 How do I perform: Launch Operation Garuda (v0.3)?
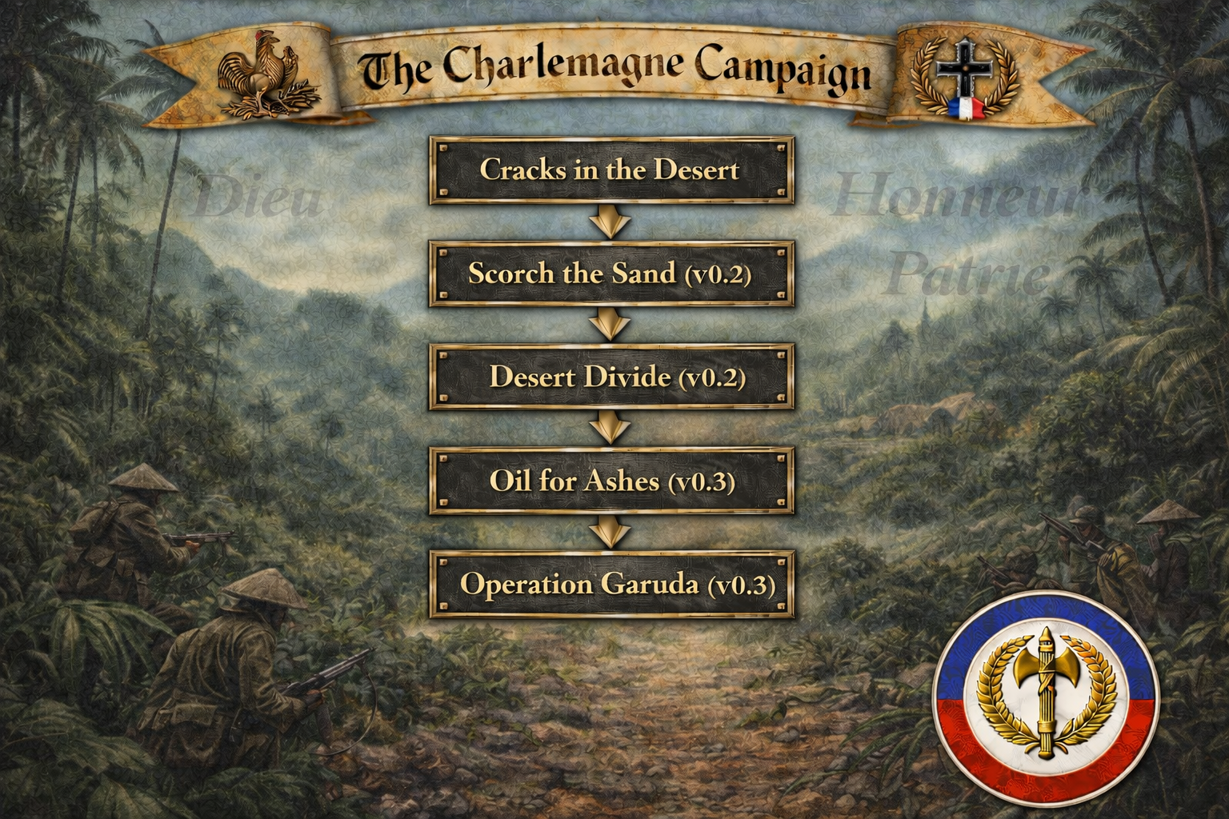click(x=611, y=584)
